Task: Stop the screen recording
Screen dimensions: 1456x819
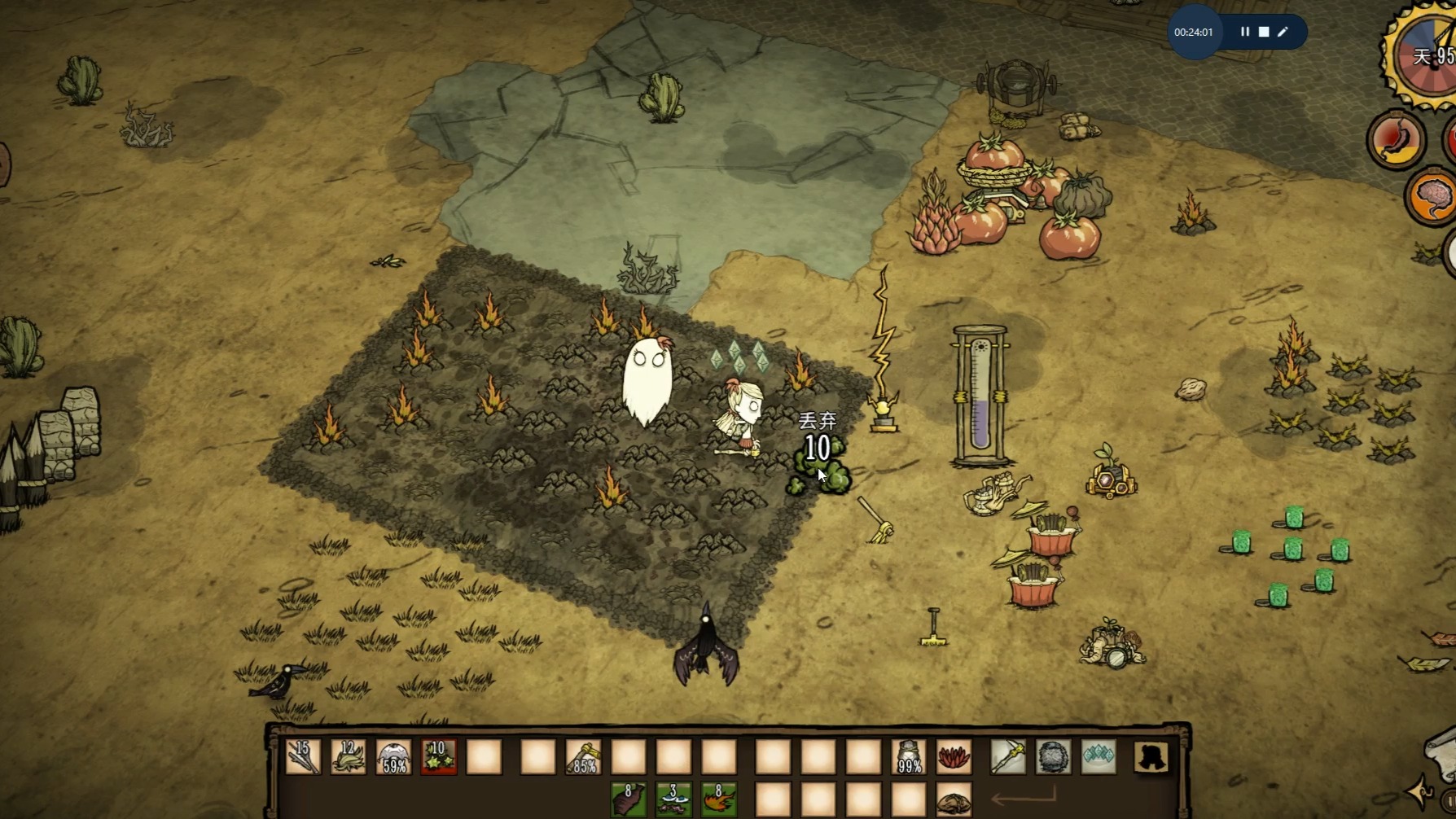Action: click(x=1264, y=32)
